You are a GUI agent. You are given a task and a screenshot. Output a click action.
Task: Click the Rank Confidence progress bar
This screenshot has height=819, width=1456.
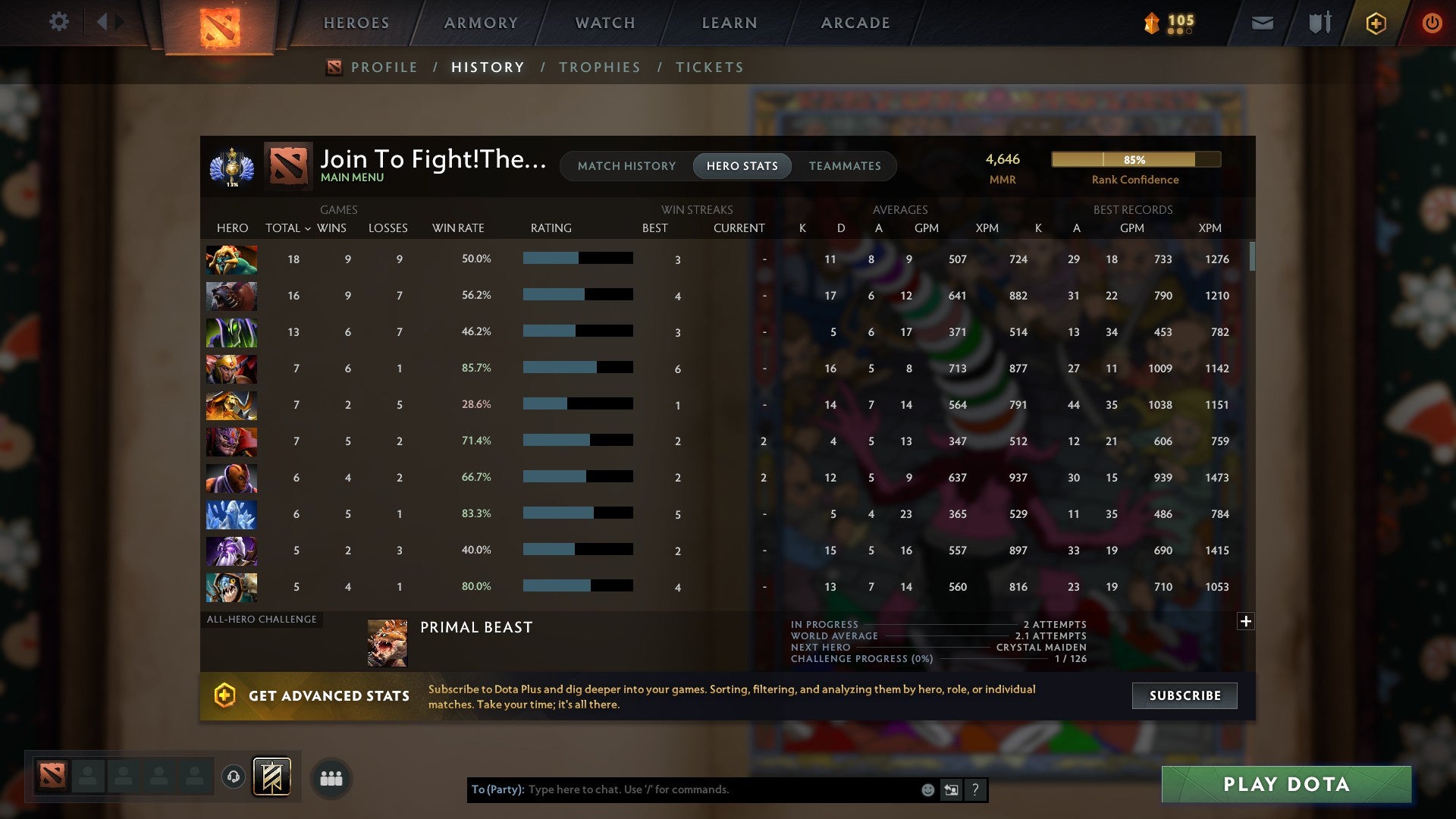pos(1135,159)
